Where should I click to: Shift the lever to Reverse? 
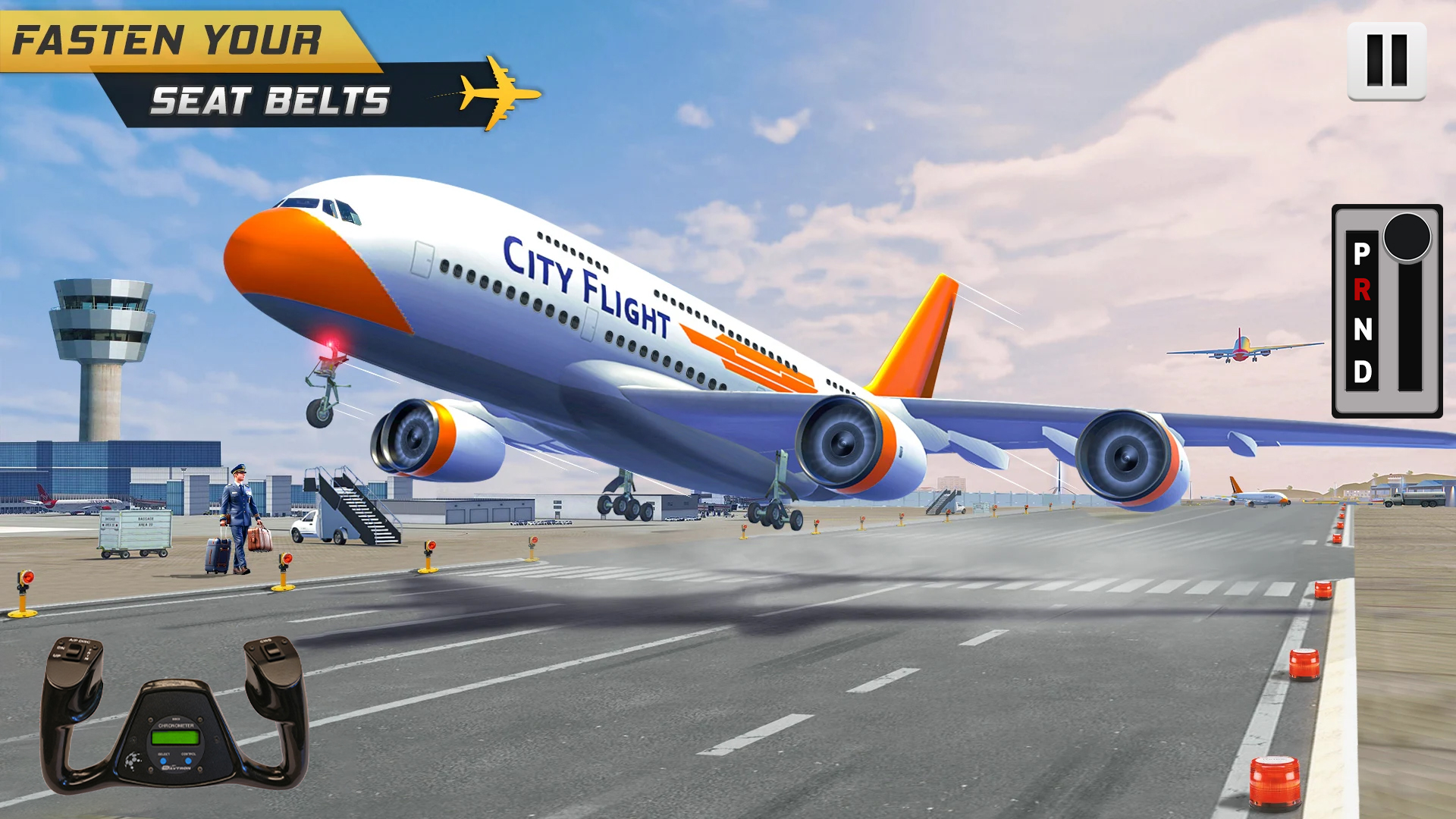click(x=1363, y=290)
